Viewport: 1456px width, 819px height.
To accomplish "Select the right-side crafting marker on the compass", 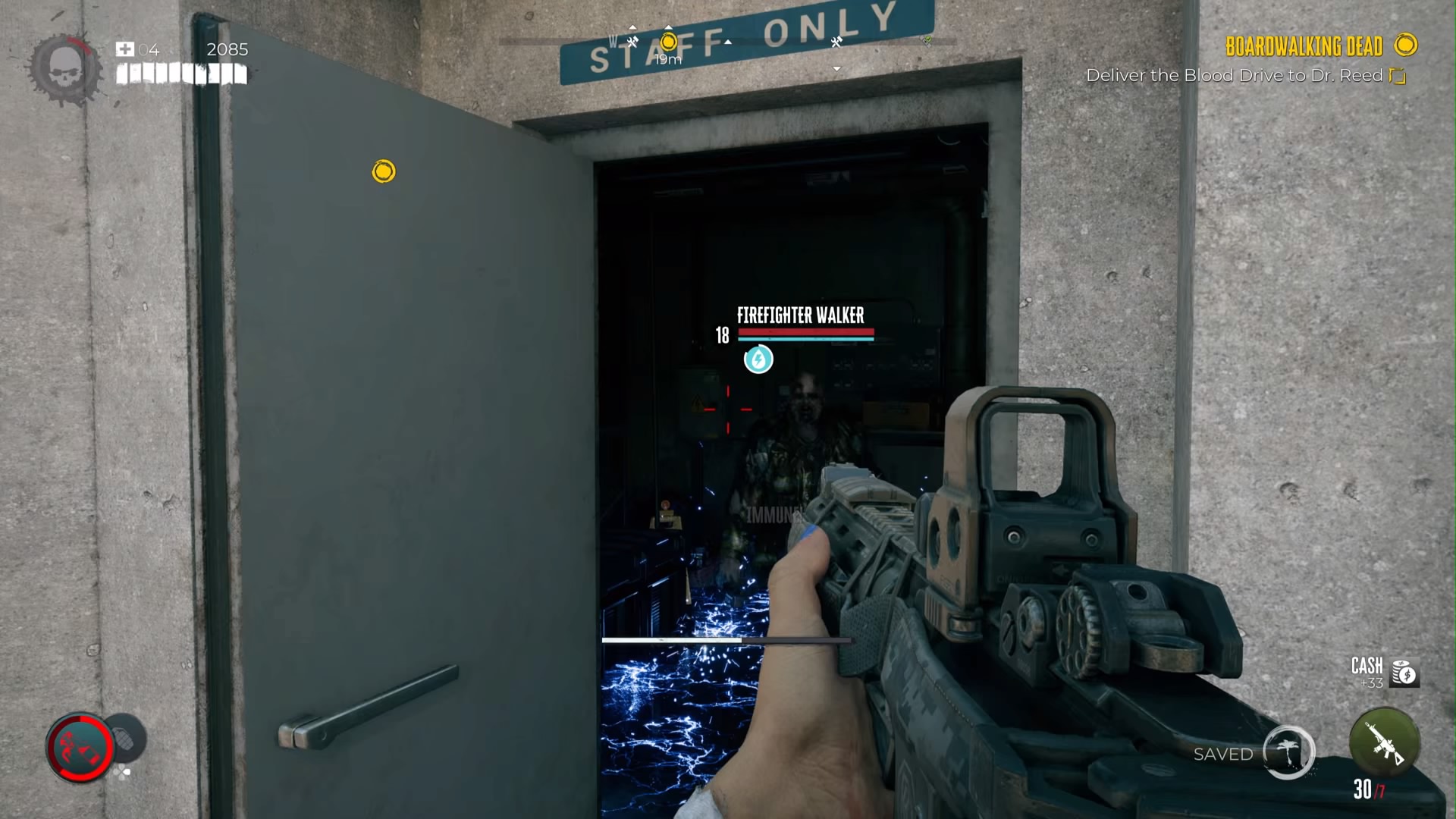I will pos(836,43).
